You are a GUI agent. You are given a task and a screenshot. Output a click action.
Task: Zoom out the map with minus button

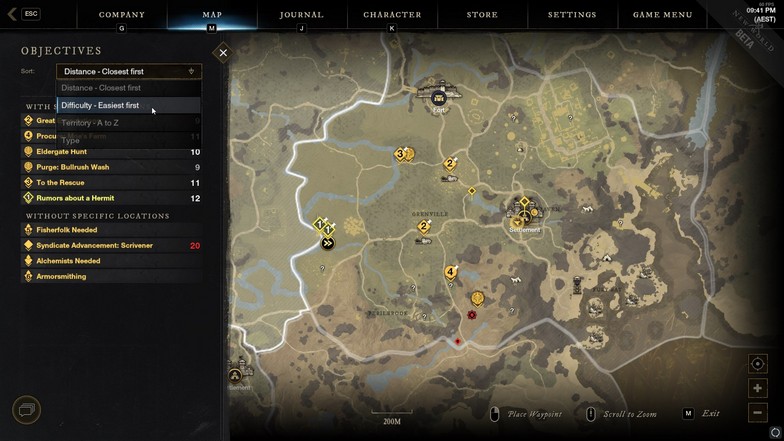pos(757,412)
